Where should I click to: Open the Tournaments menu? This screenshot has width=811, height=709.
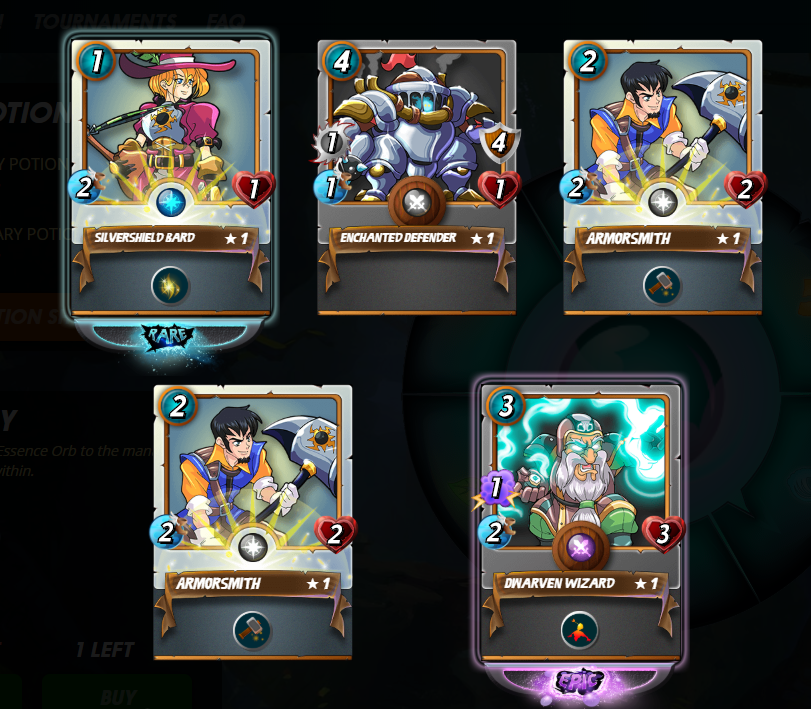click(x=105, y=20)
